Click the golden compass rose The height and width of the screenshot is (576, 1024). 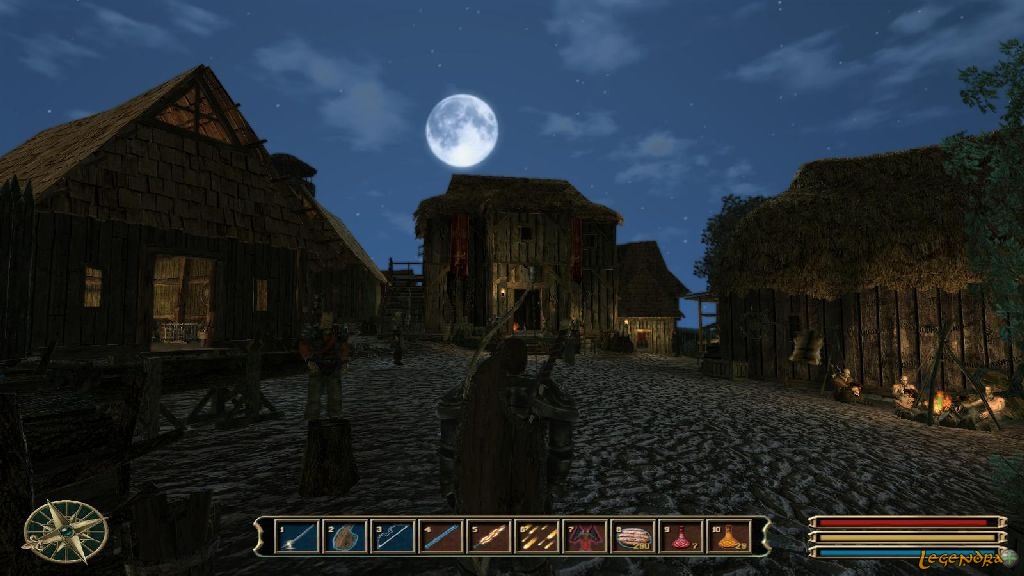click(x=65, y=531)
